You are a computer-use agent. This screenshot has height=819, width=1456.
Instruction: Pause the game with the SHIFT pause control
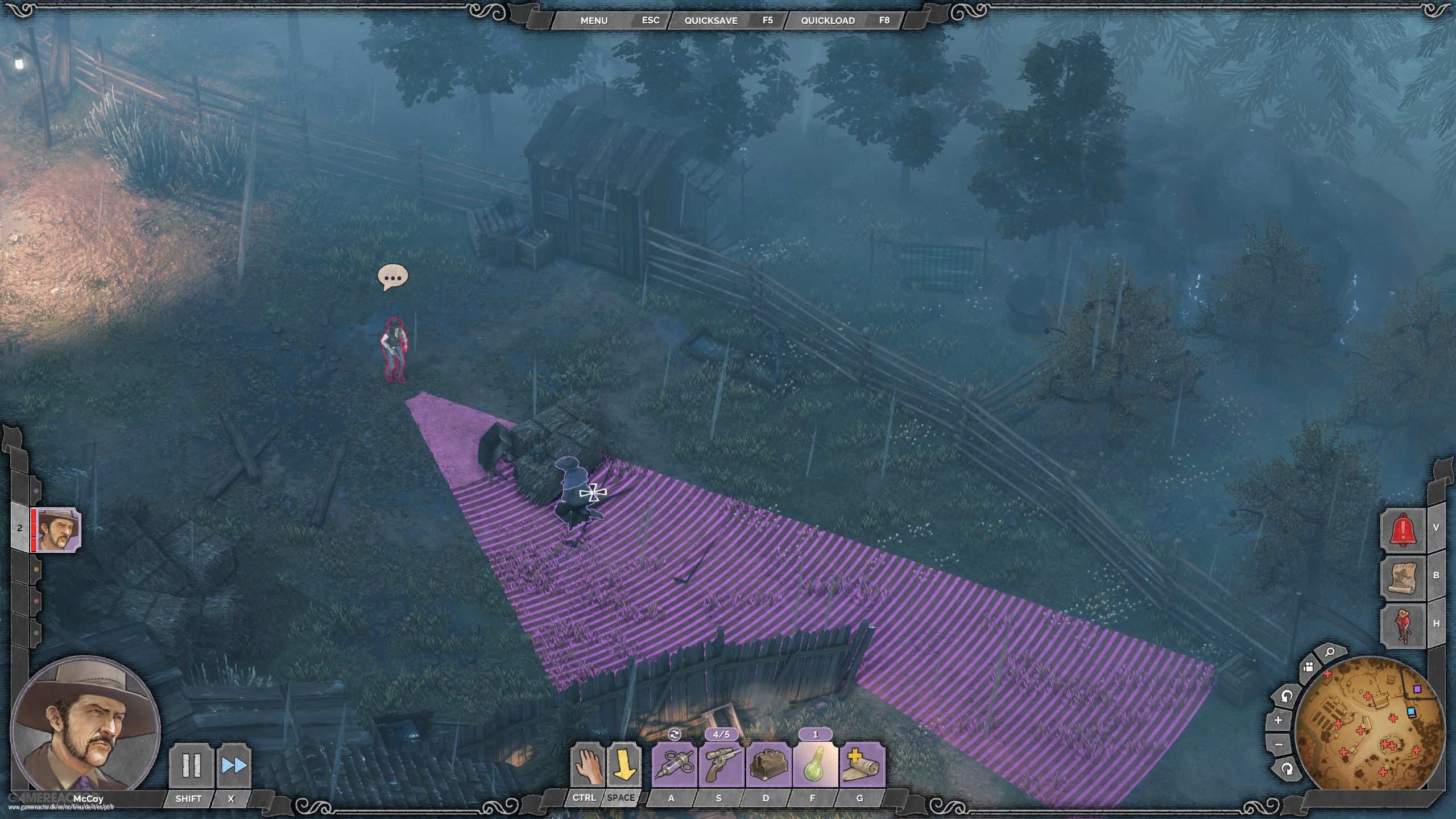[192, 765]
